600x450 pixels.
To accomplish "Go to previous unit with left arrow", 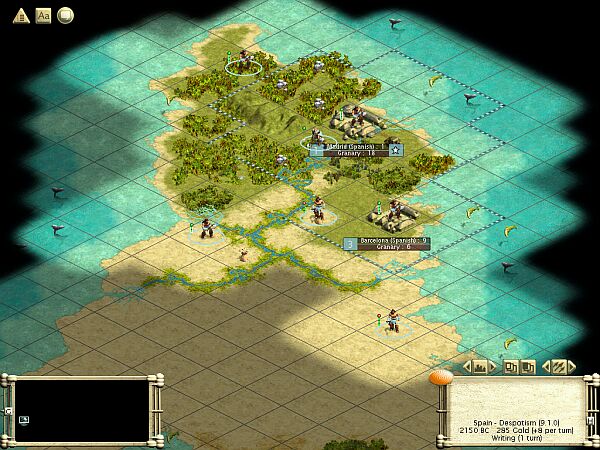I will (x=545, y=367).
